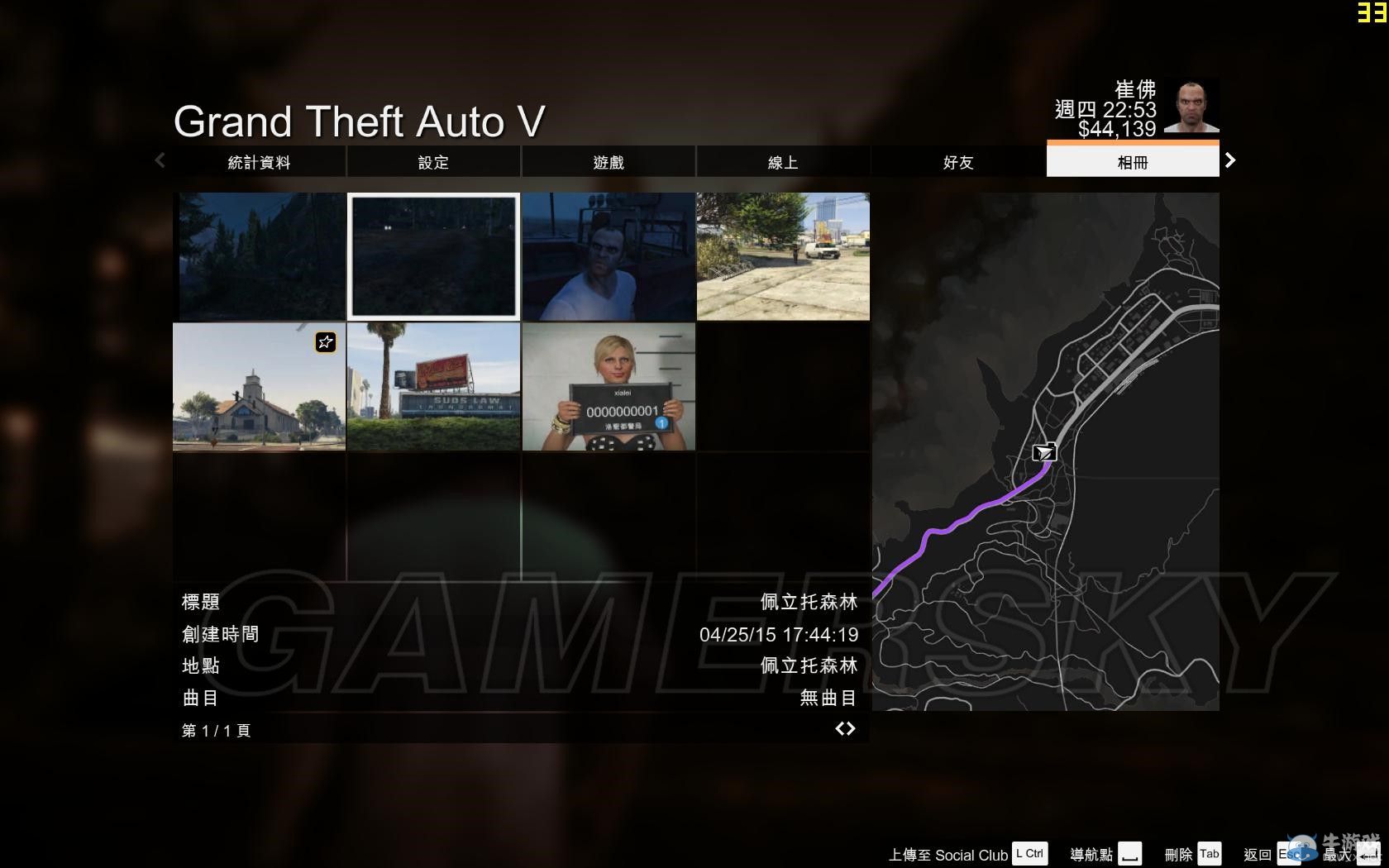Switch to the 好友 tab
The image size is (1389, 868).
[x=958, y=162]
